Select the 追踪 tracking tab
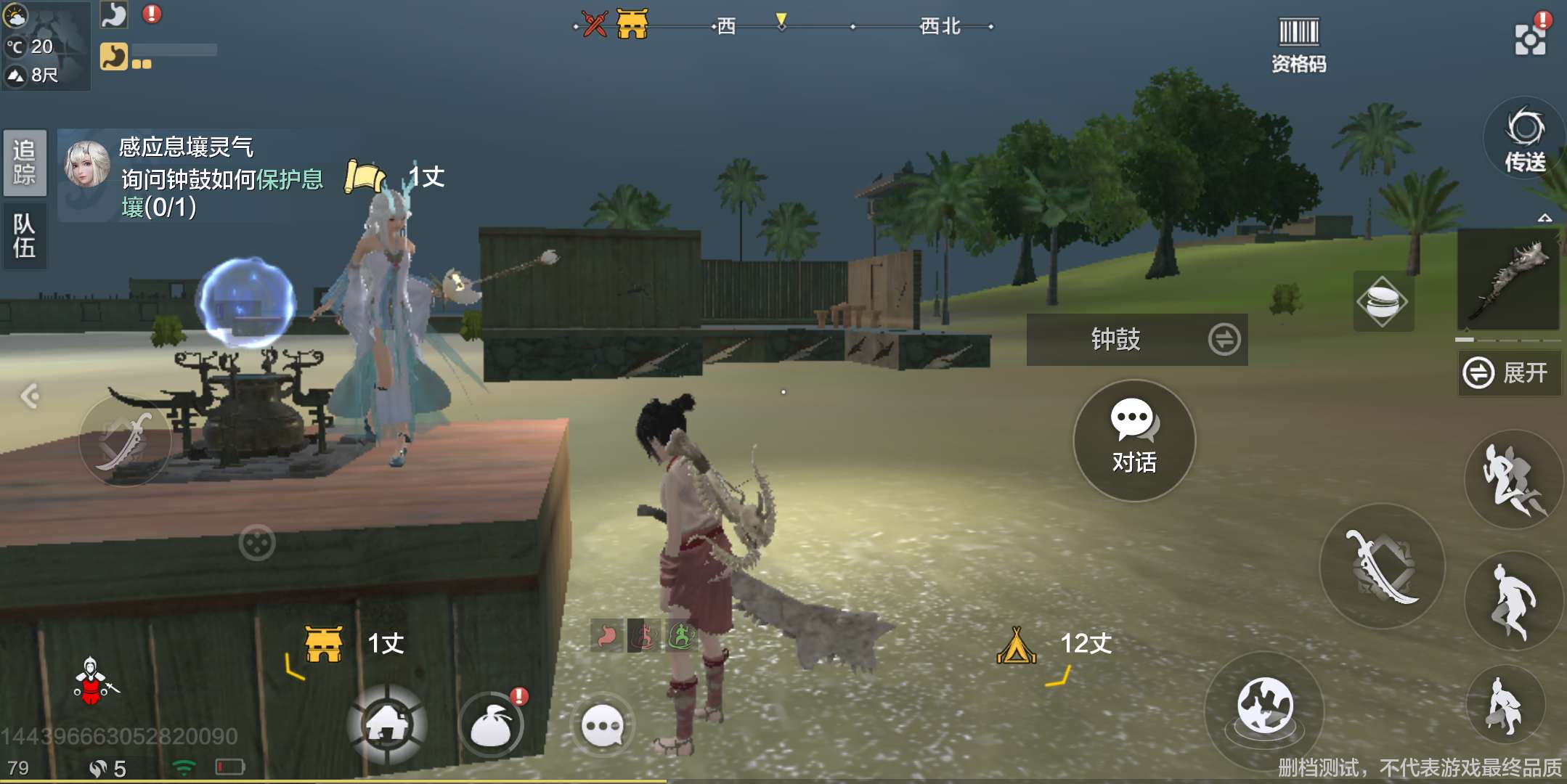Image resolution: width=1567 pixels, height=784 pixels. (x=25, y=163)
